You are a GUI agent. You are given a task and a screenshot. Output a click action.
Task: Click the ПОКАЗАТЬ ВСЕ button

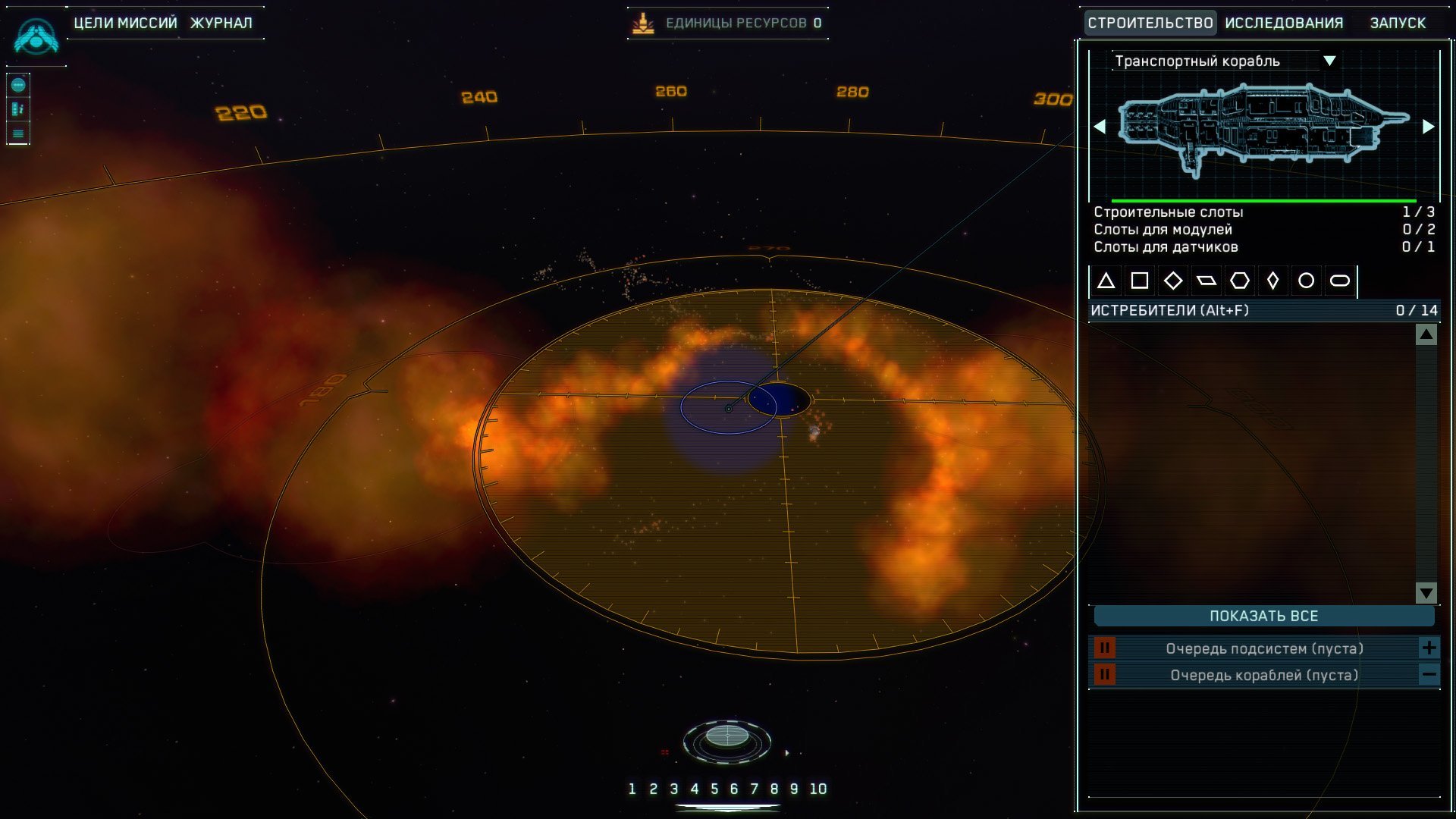(1263, 616)
